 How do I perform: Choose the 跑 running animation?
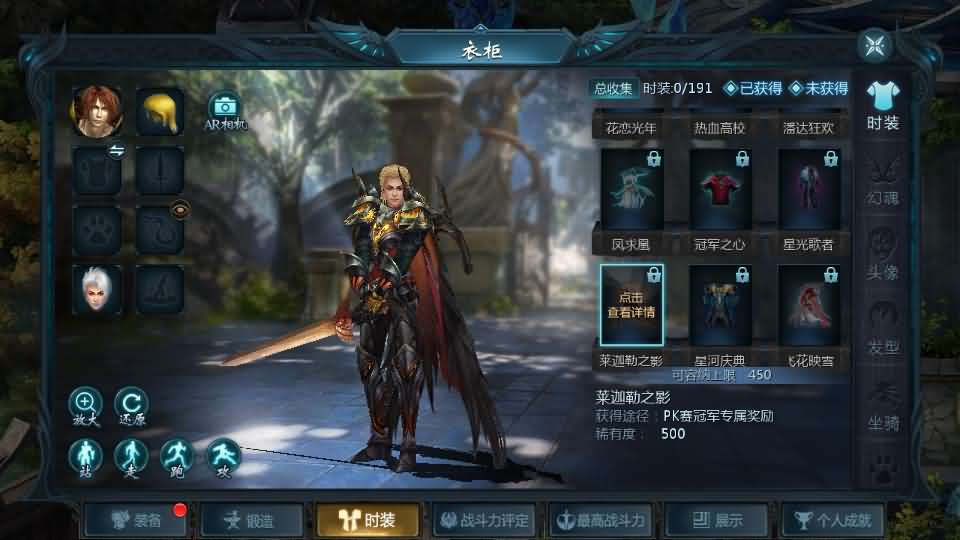pyautogui.click(x=177, y=457)
